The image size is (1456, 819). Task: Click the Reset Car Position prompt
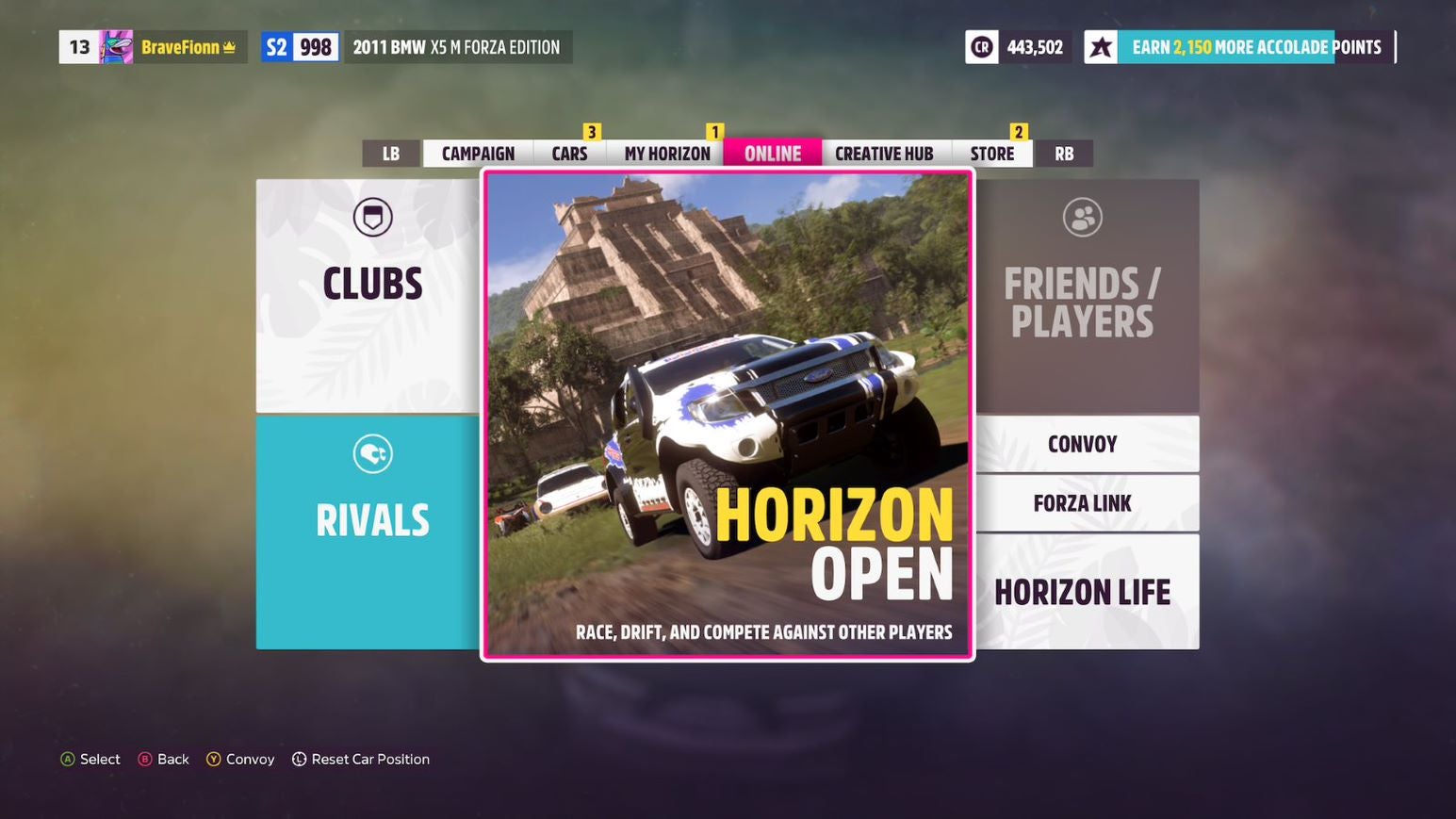pos(360,759)
